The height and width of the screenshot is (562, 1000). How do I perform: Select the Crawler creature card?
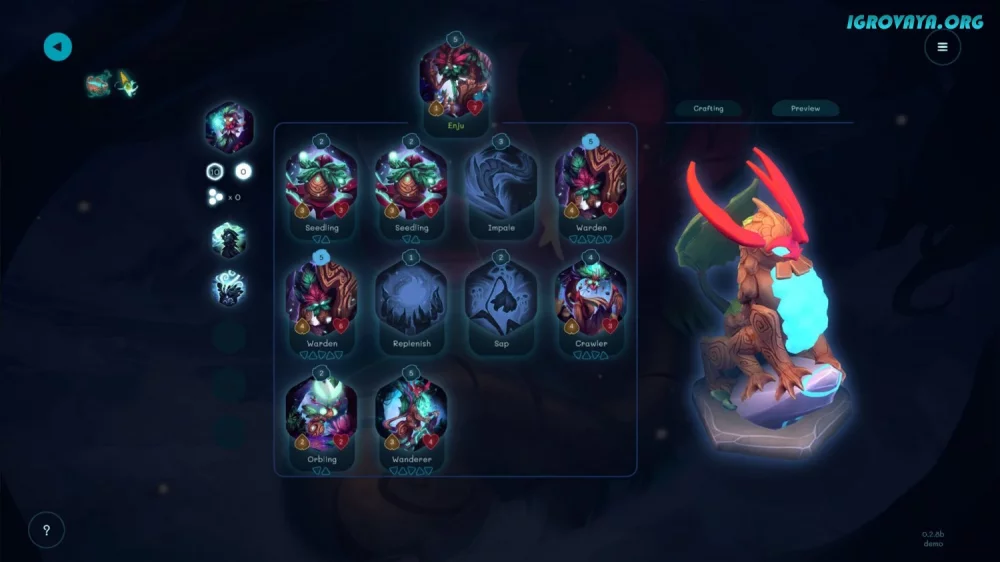click(x=591, y=301)
